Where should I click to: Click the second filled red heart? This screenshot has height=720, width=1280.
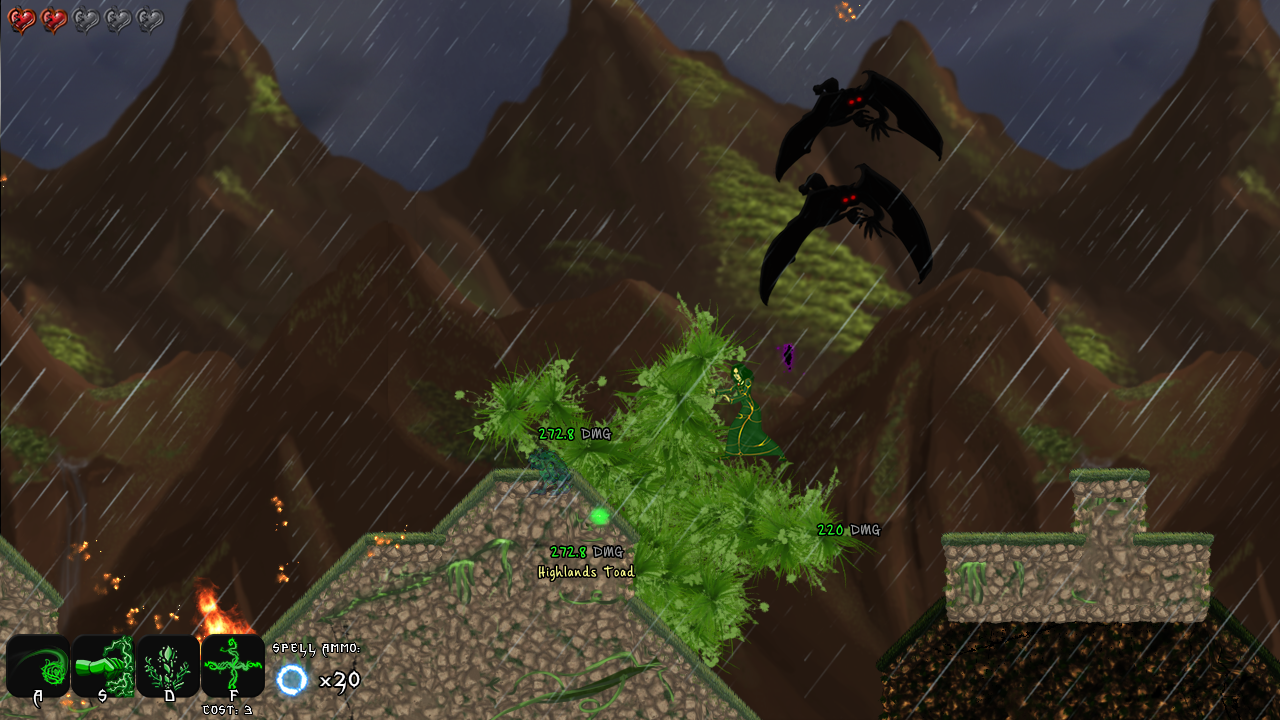point(55,17)
